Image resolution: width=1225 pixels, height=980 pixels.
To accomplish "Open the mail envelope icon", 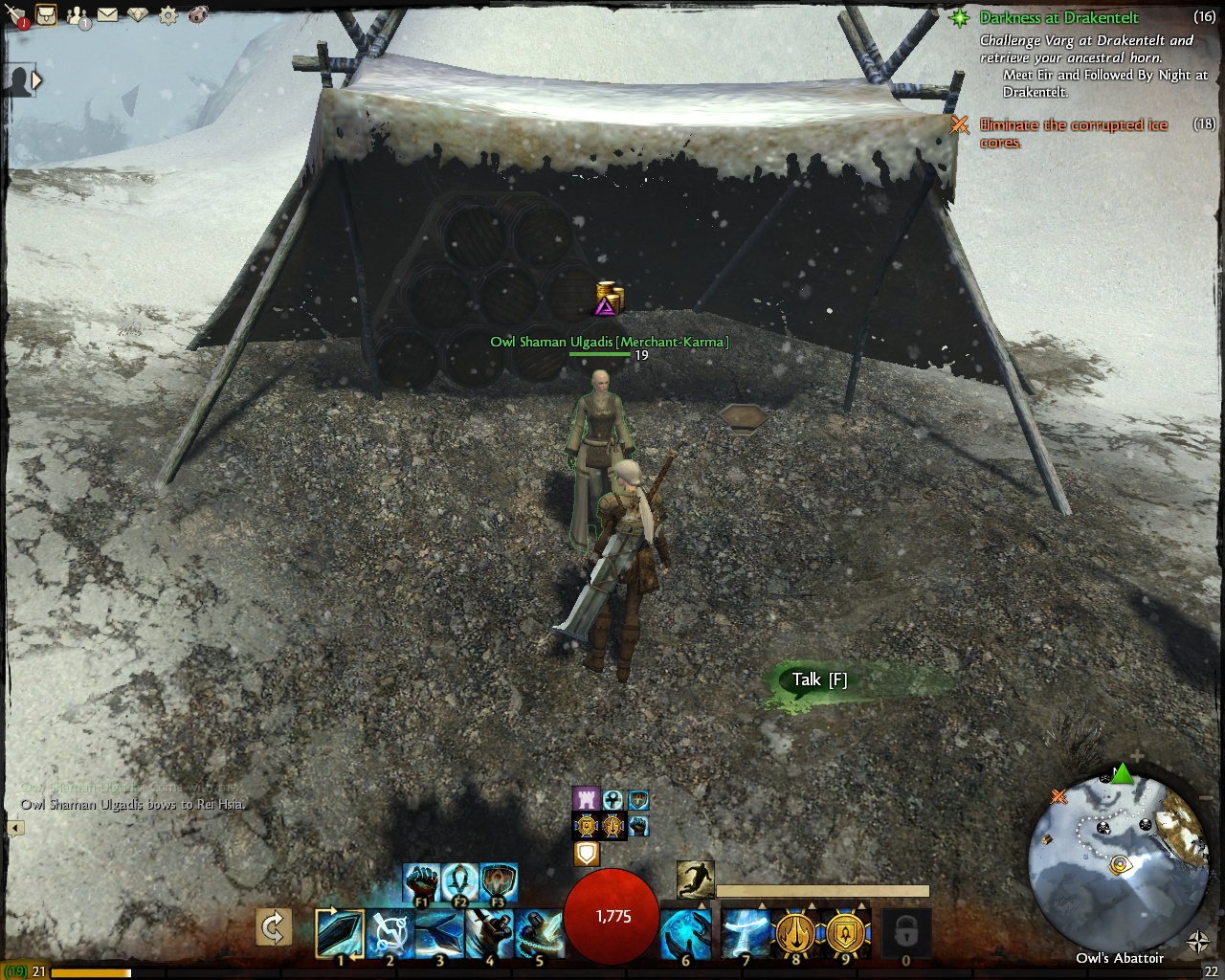I will [107, 15].
